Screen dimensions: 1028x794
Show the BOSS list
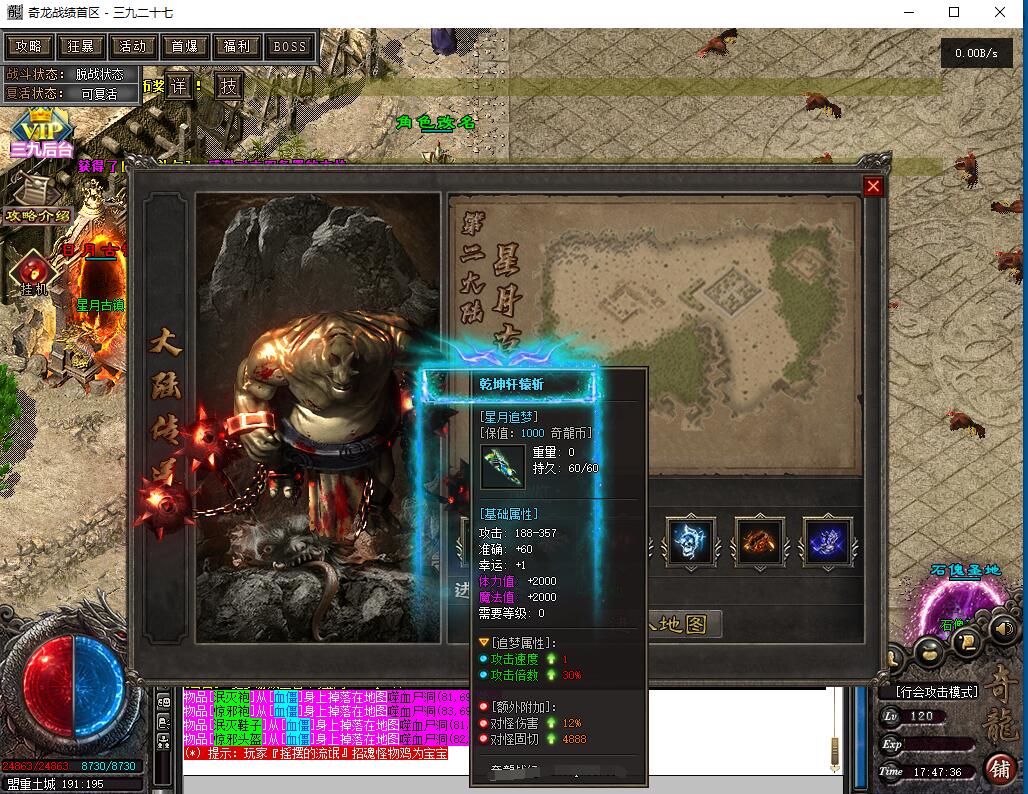coord(290,46)
